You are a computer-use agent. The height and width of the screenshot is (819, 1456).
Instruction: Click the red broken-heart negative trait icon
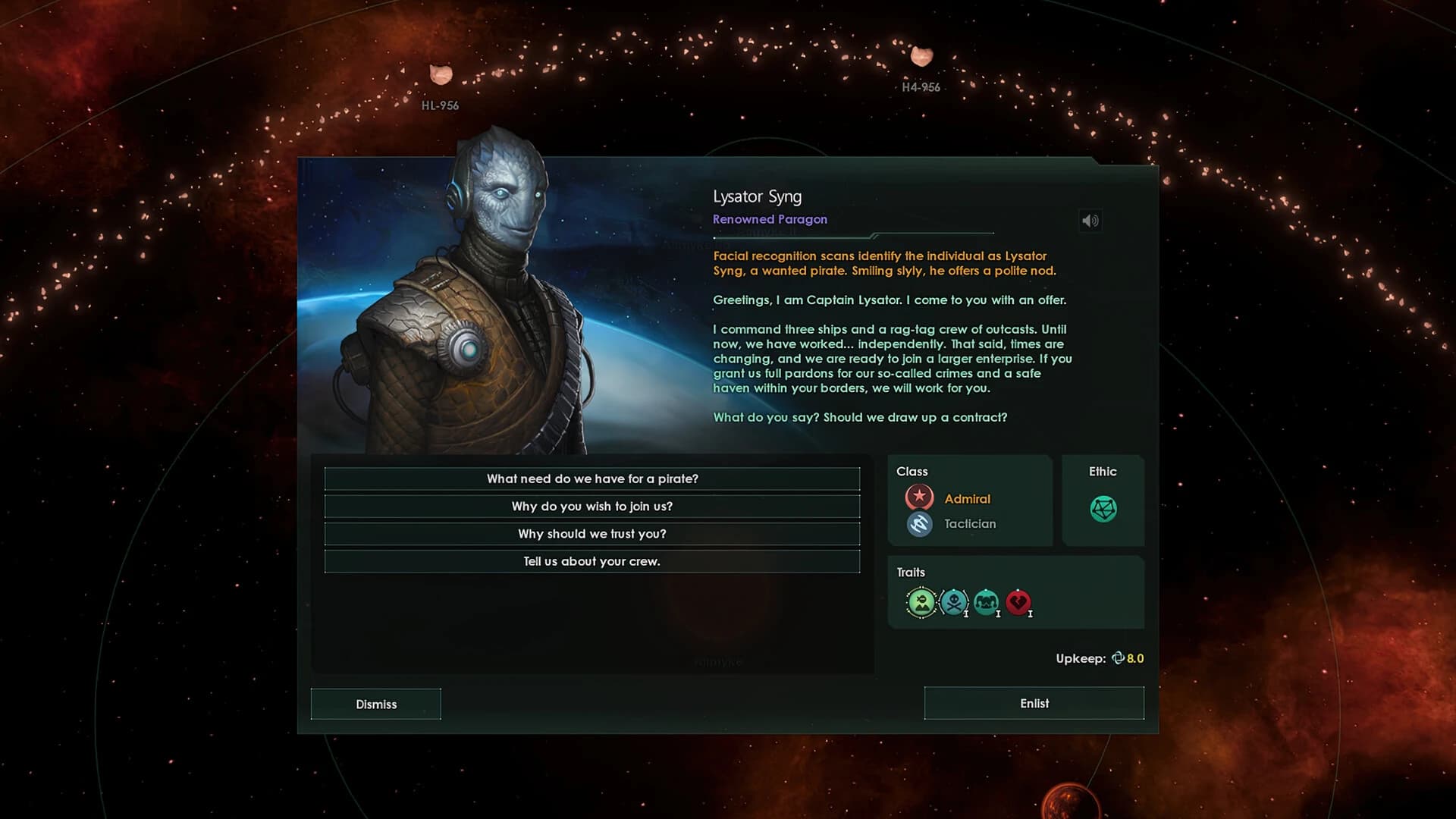click(1019, 602)
